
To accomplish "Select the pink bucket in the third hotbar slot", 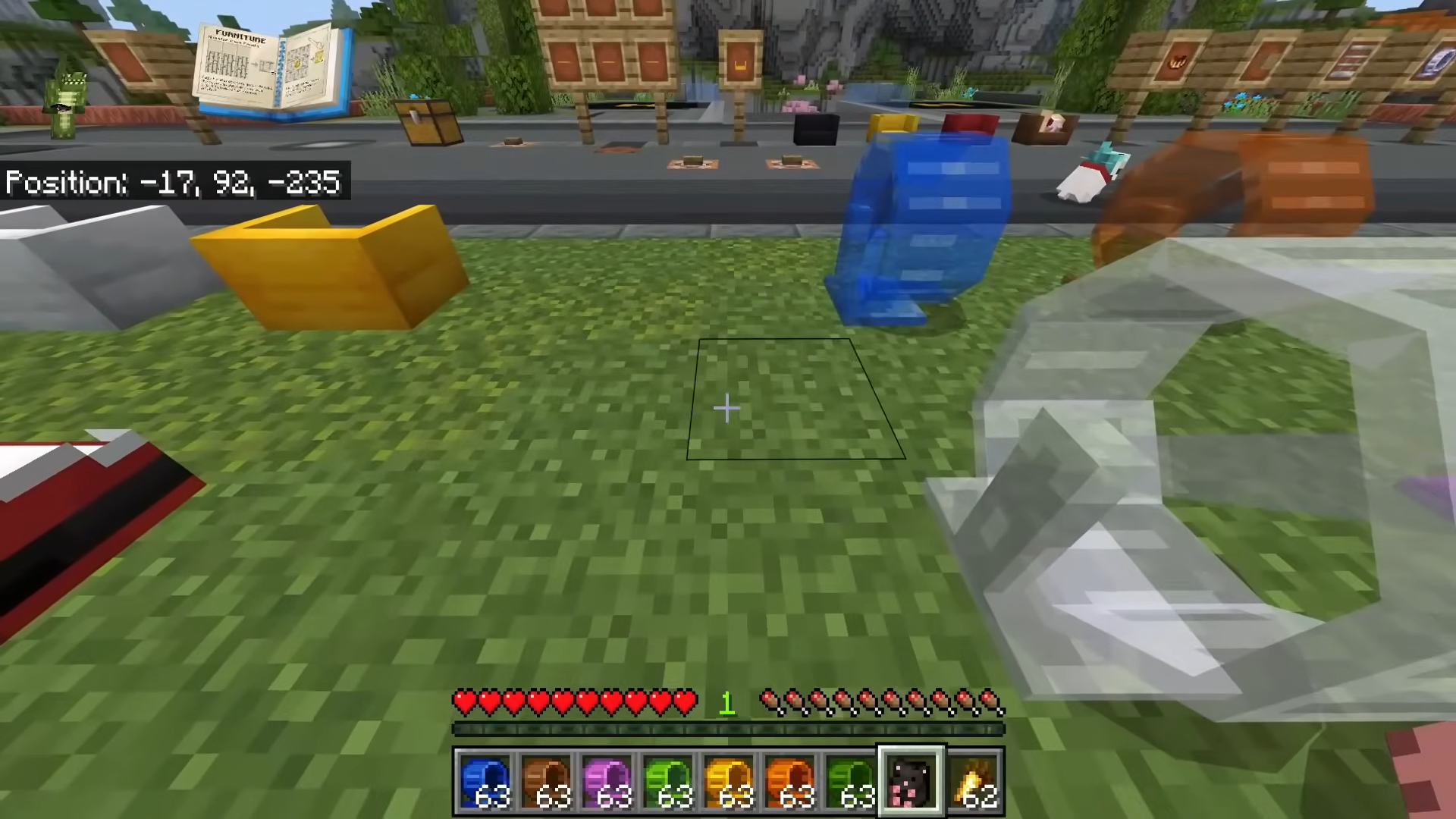I will (x=608, y=780).
